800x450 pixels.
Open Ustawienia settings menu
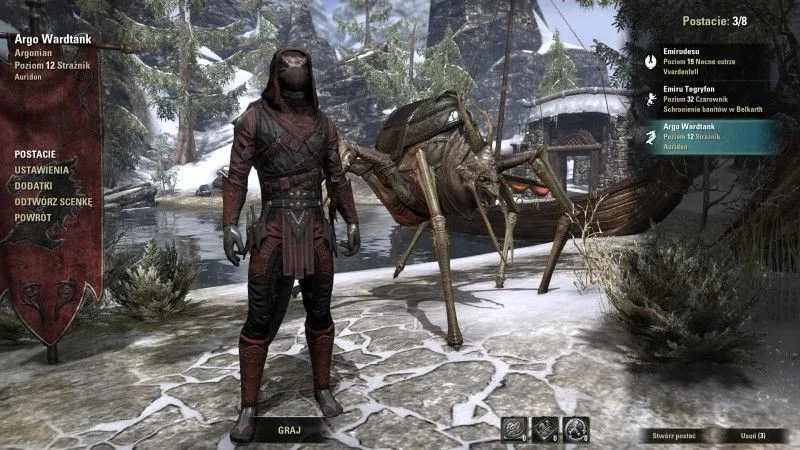(41, 171)
